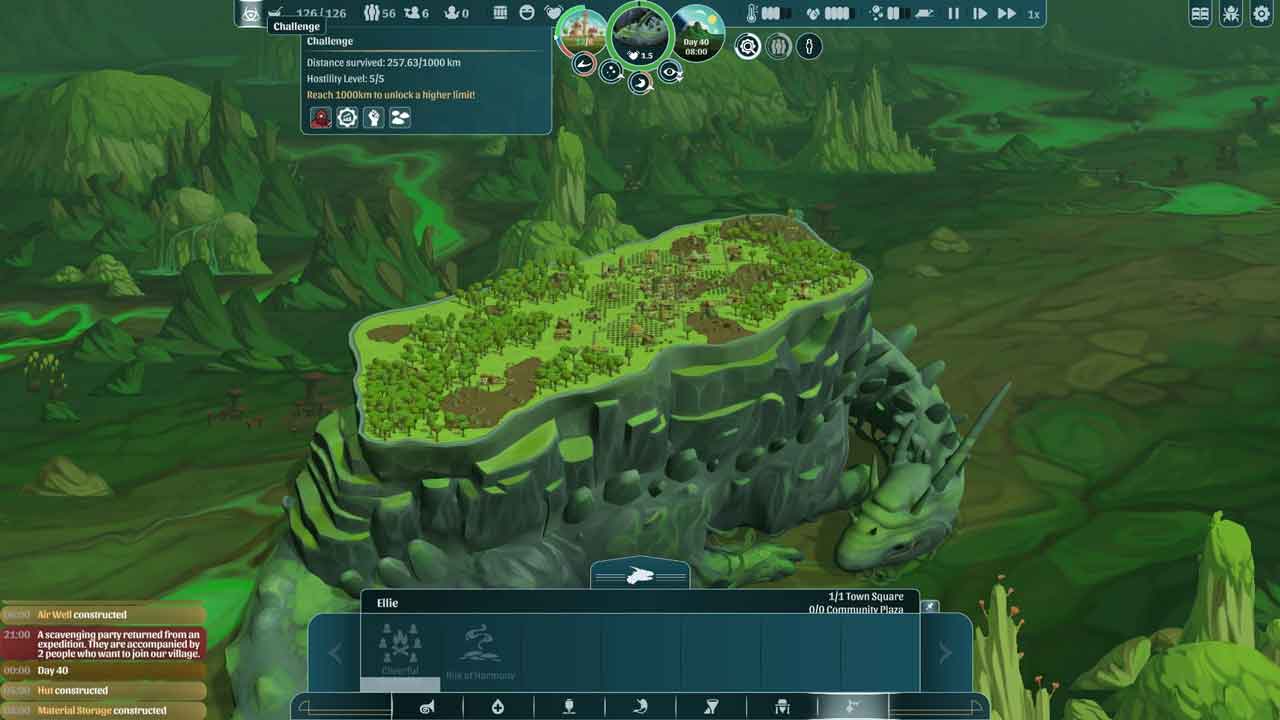Open the market stall build category
Screen dimensions: 1280x720
click(x=782, y=707)
